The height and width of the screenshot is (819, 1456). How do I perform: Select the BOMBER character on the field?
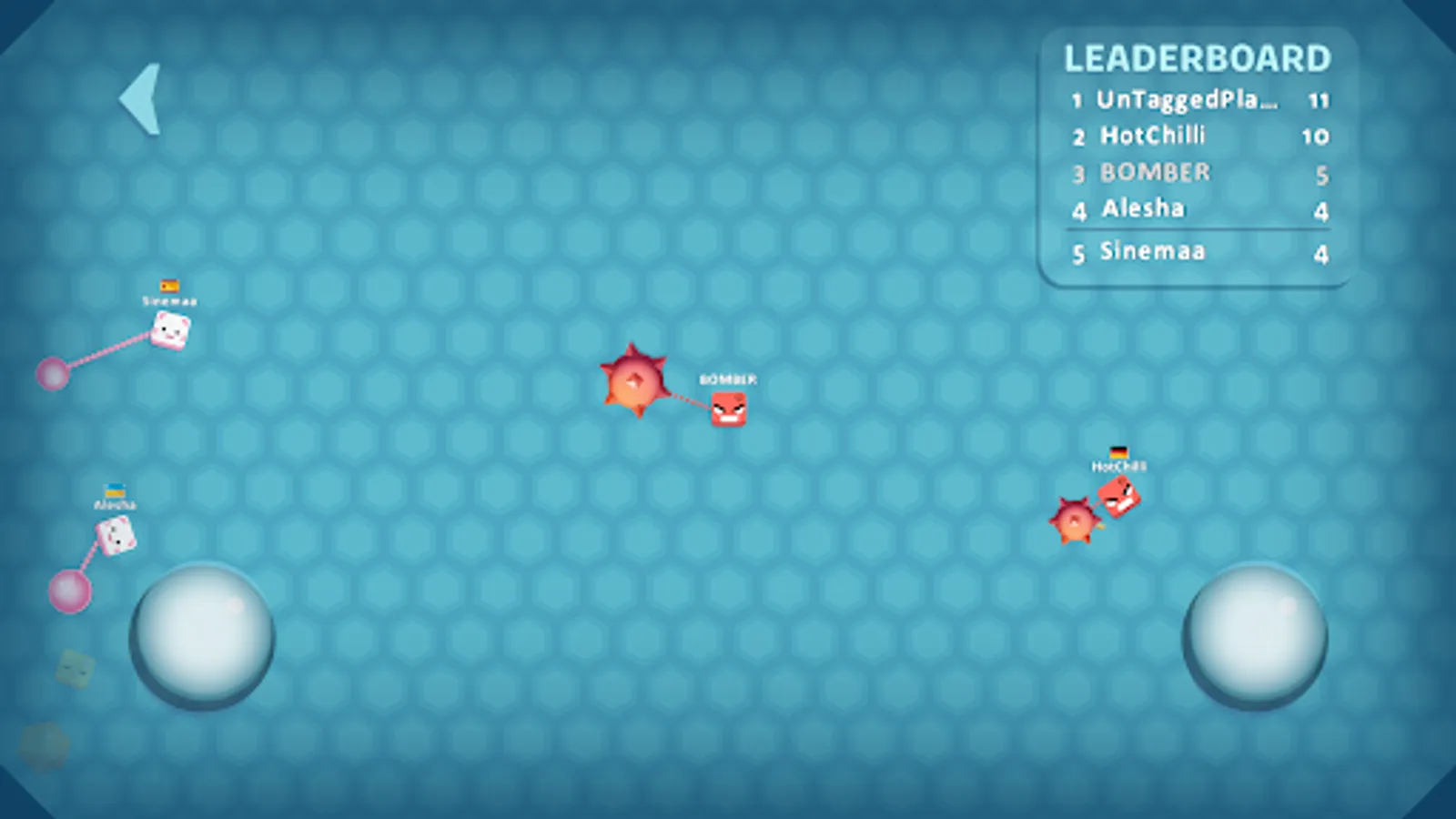point(728,411)
